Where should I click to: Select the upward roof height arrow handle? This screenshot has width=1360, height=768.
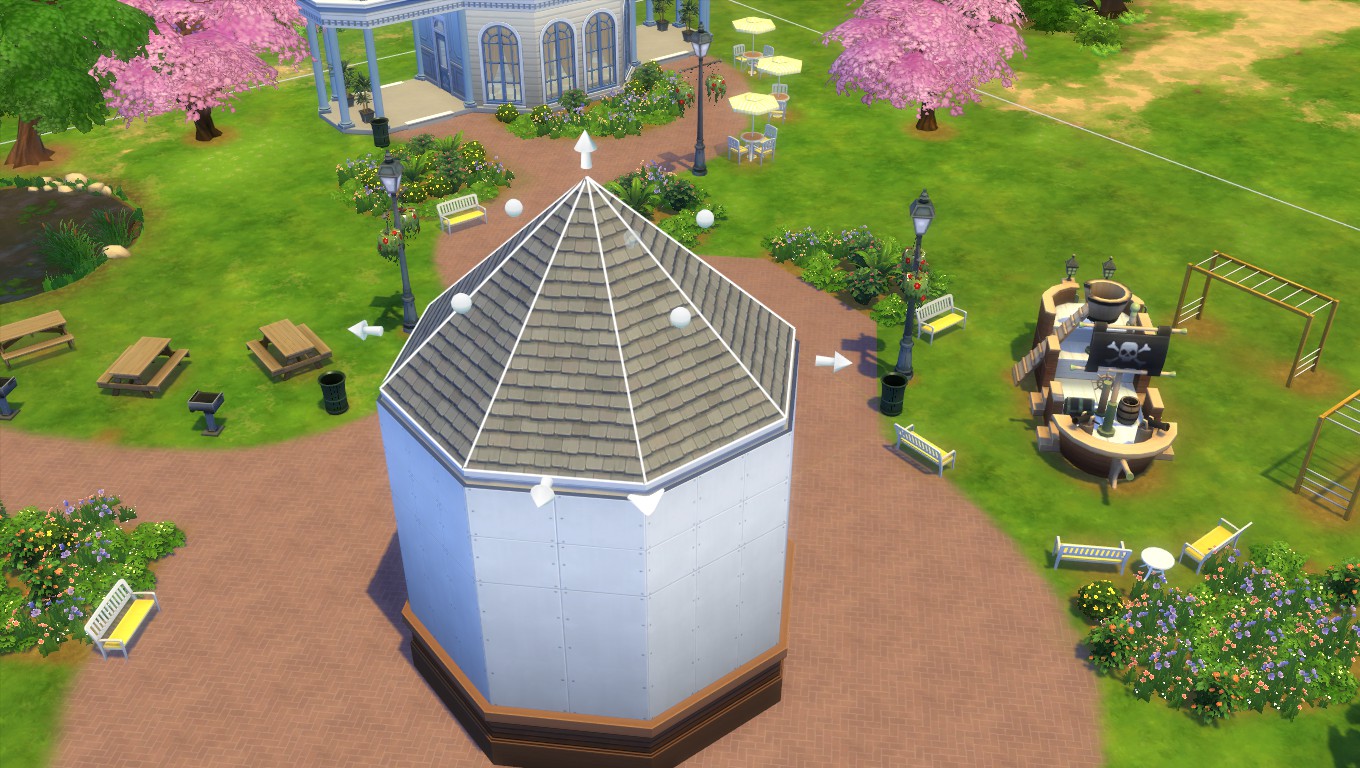pyautogui.click(x=585, y=149)
